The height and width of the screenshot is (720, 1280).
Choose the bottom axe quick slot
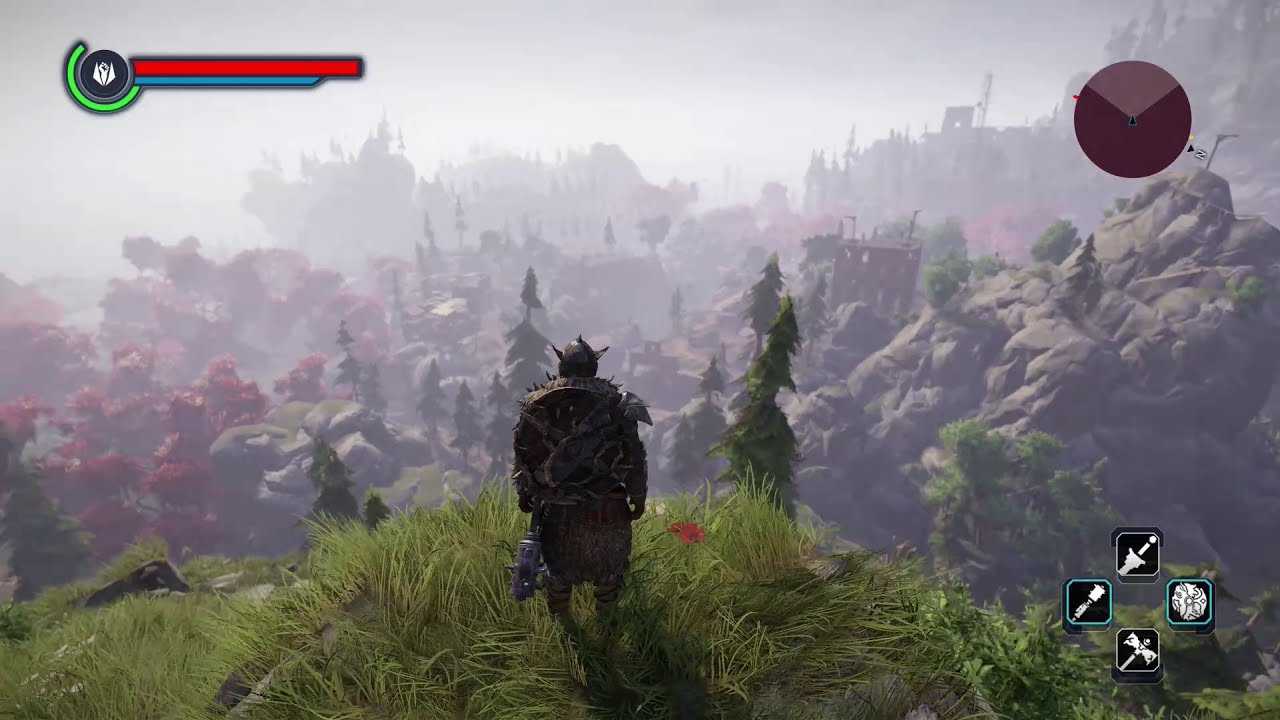pos(1138,652)
